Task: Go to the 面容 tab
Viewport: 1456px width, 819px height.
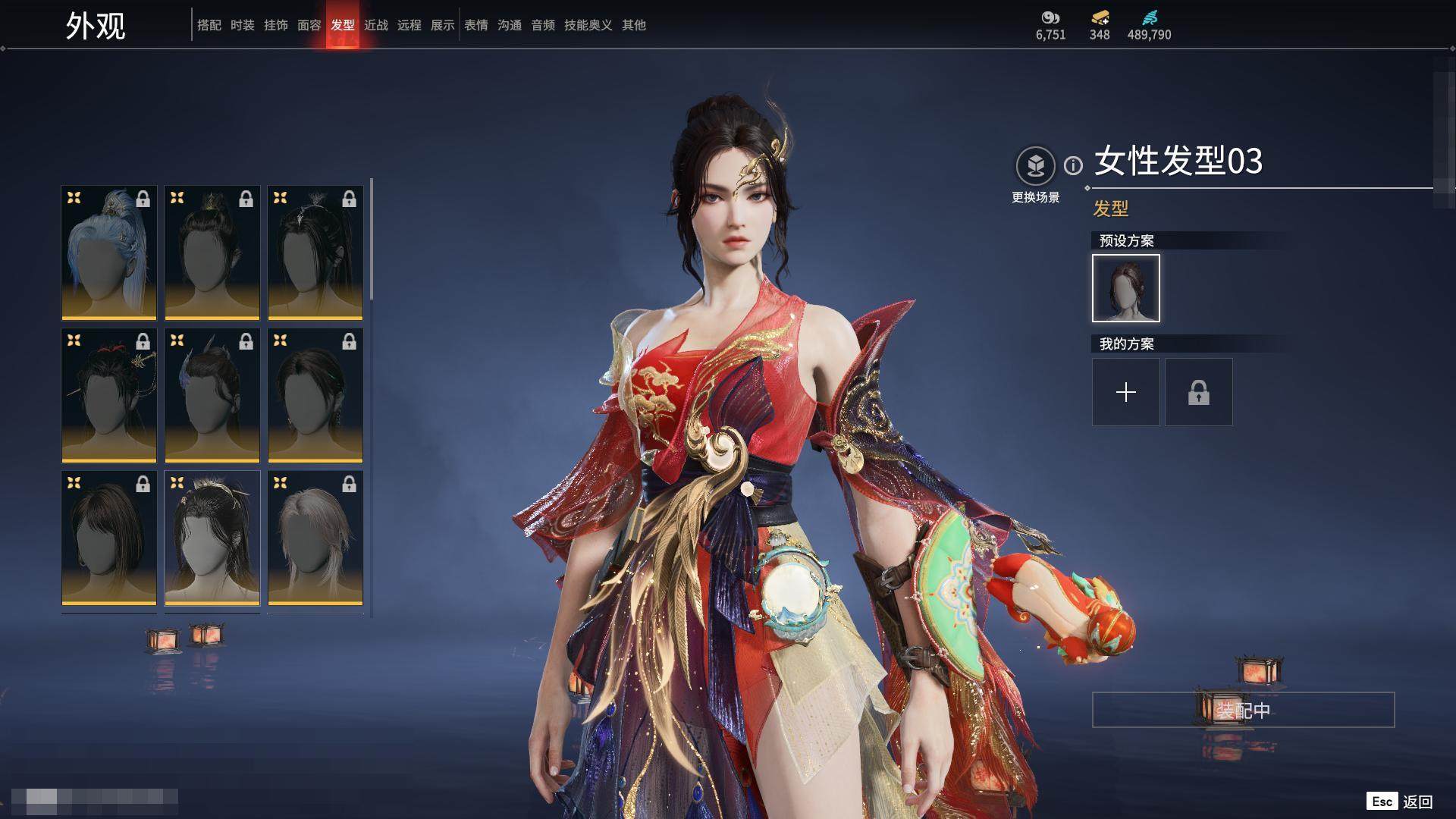Action: [309, 25]
